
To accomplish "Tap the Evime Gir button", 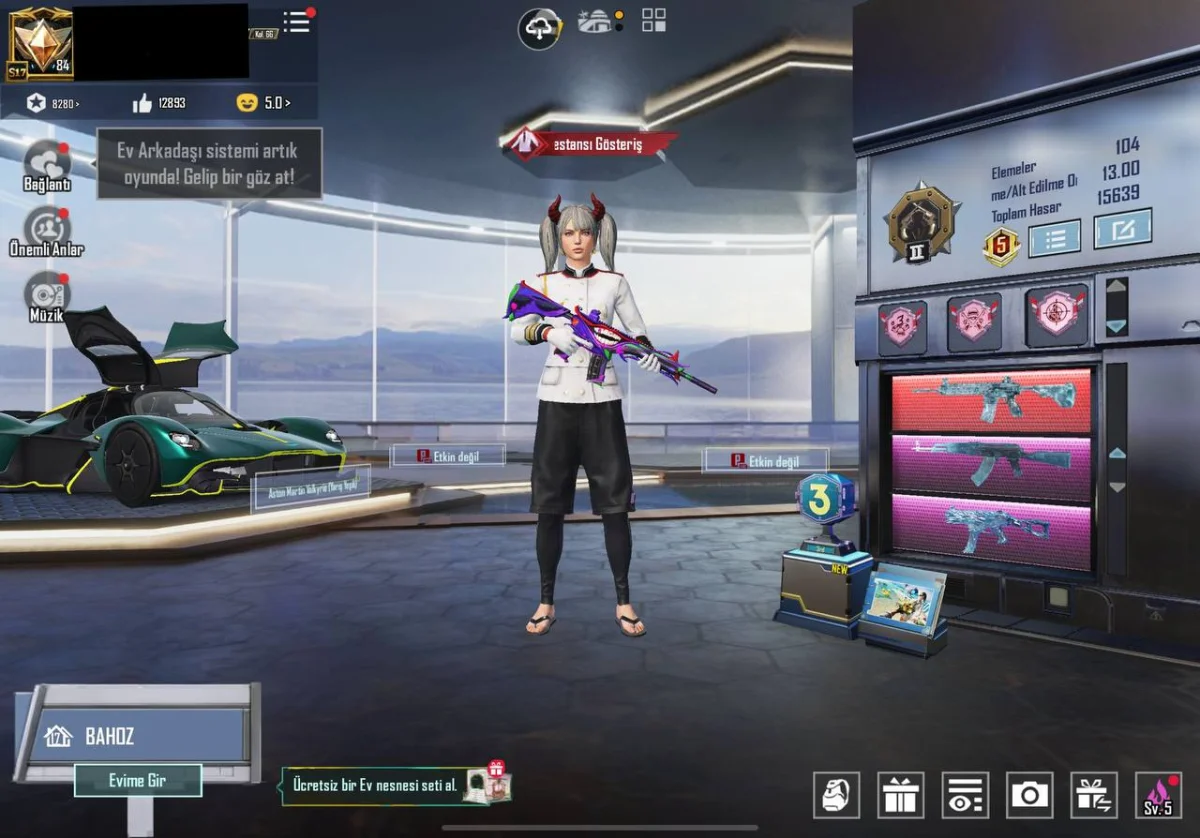I will (138, 780).
